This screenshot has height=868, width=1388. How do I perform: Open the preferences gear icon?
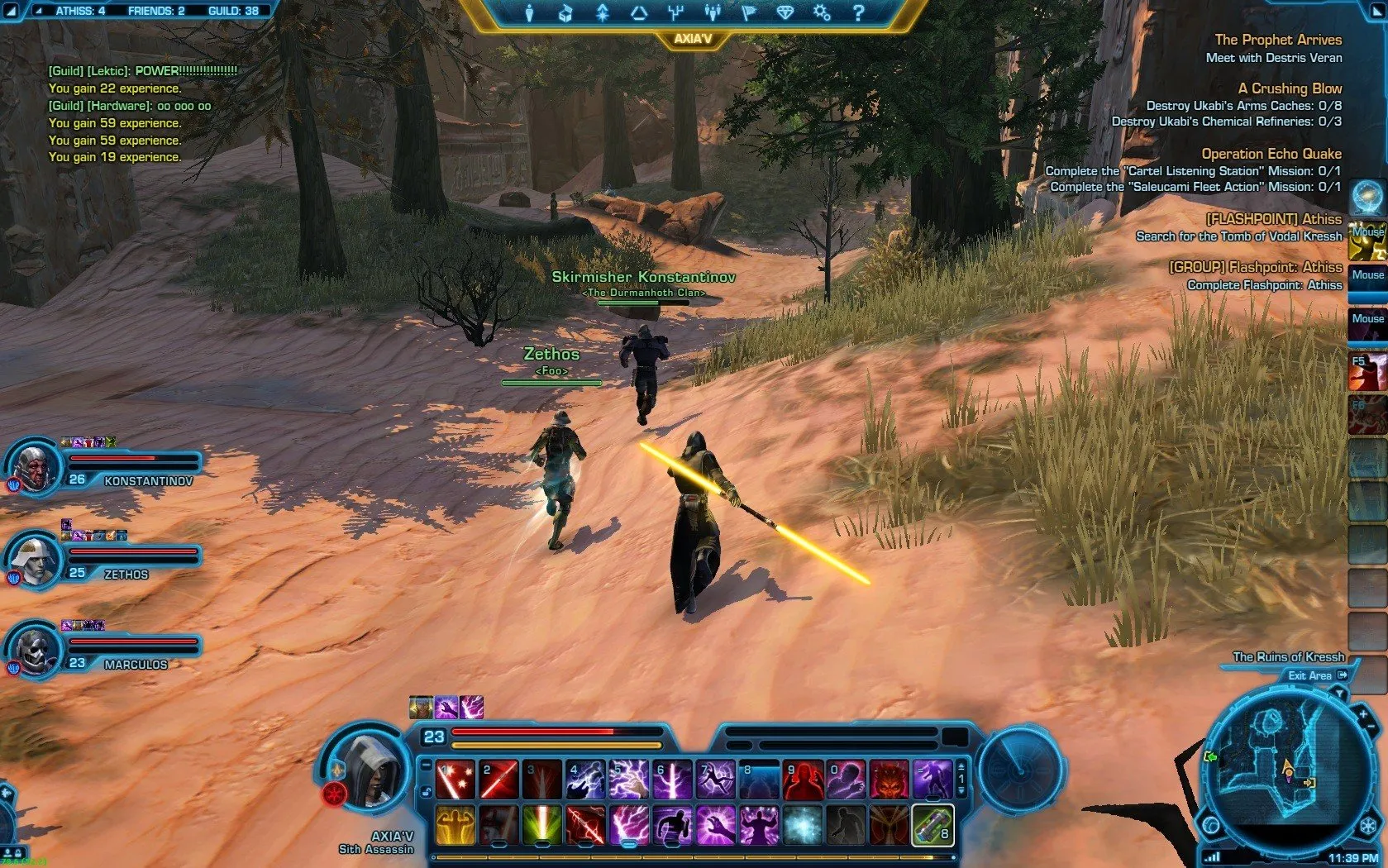tap(821, 12)
